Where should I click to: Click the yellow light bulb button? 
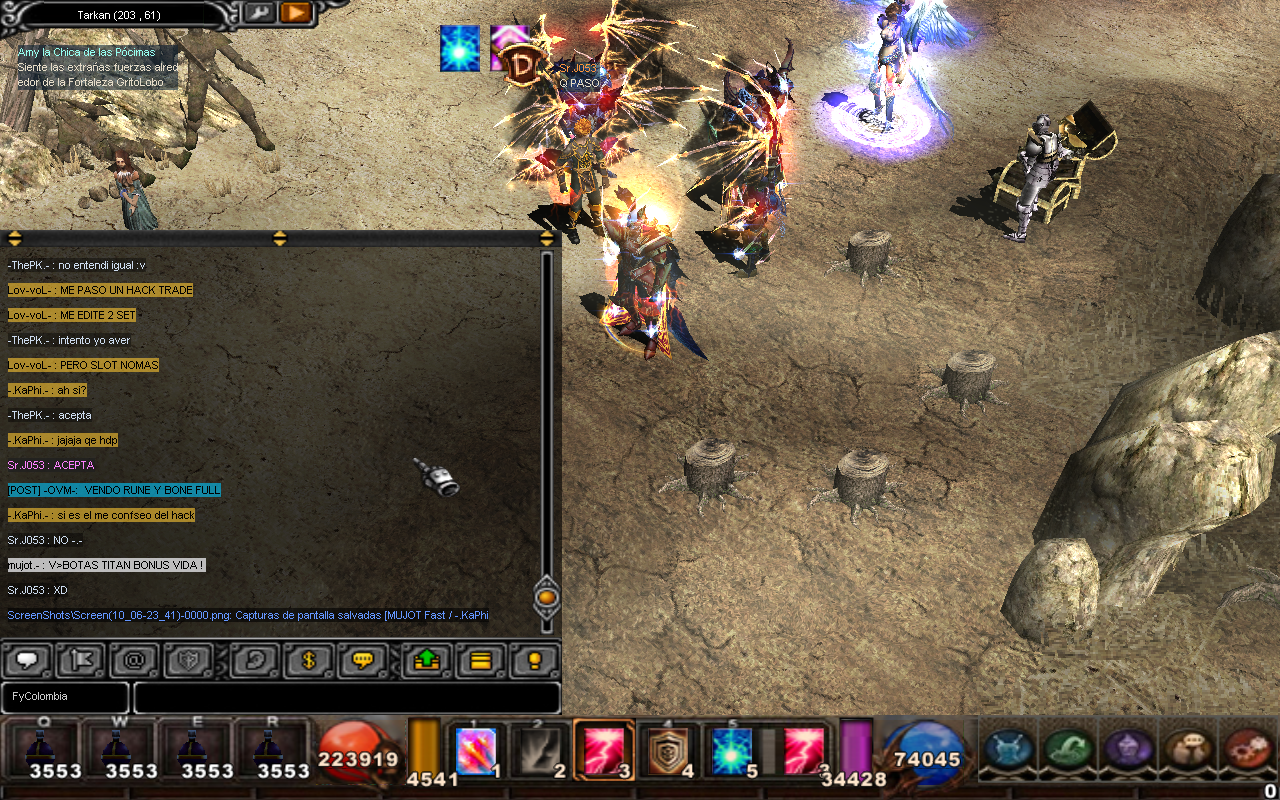tap(535, 660)
